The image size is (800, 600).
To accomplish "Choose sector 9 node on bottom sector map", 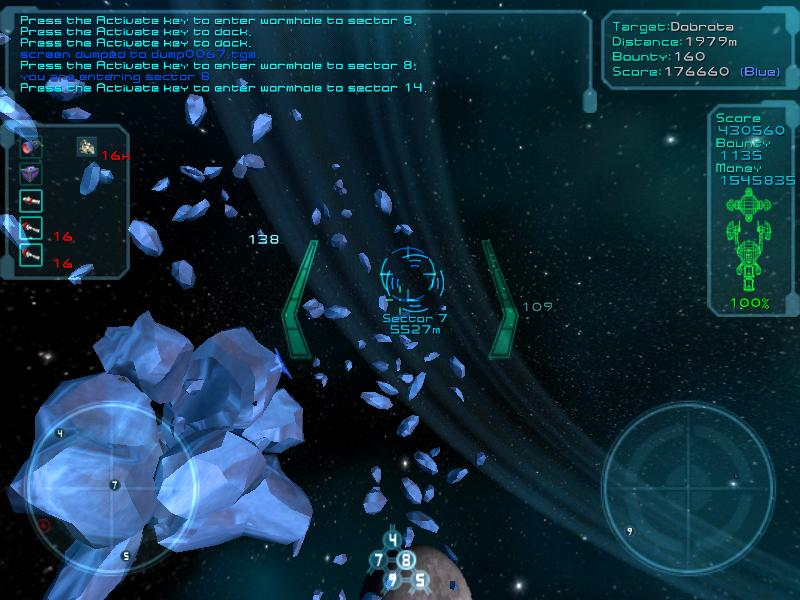I will [x=393, y=579].
